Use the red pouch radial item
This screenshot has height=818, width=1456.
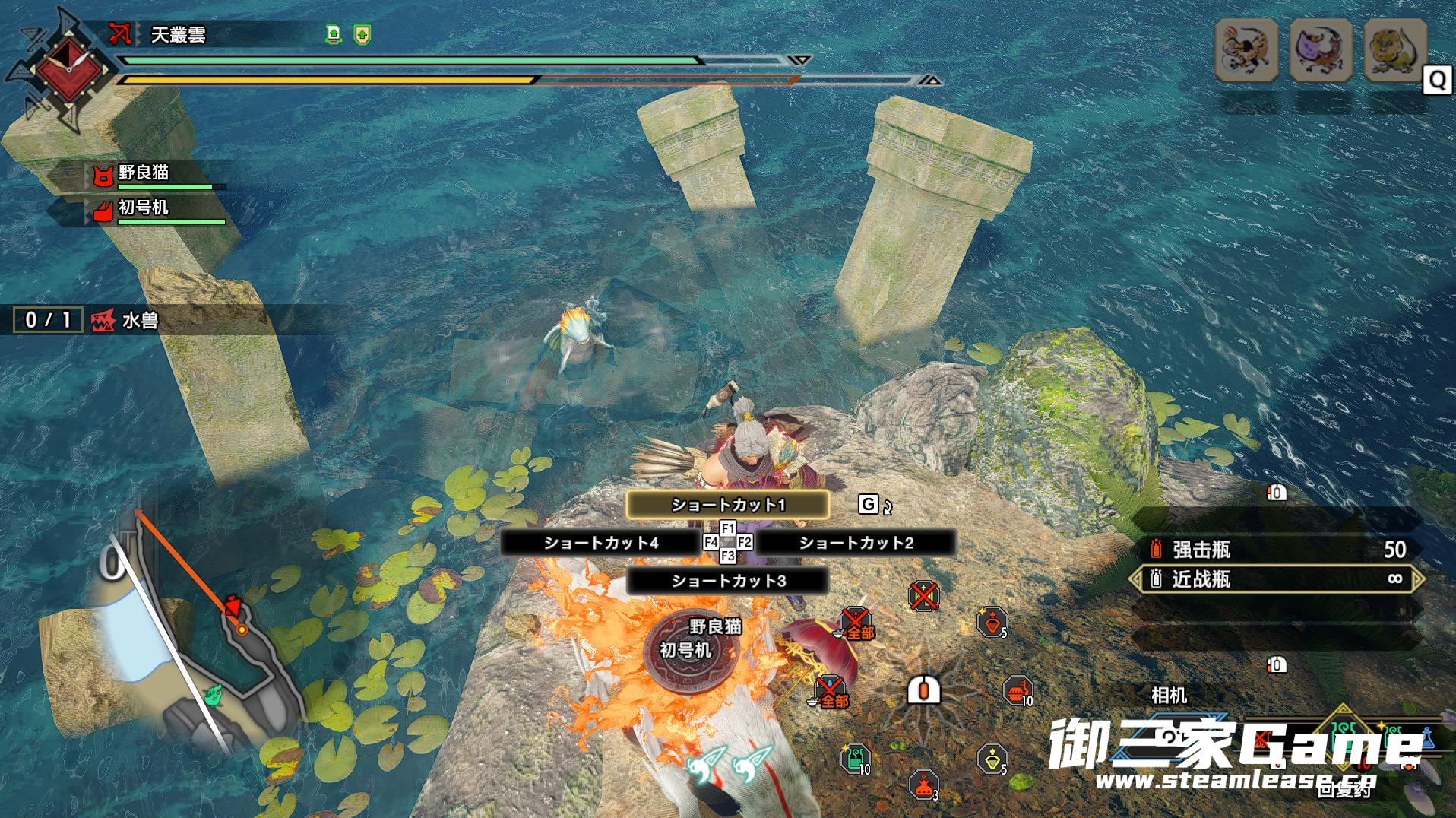click(923, 785)
